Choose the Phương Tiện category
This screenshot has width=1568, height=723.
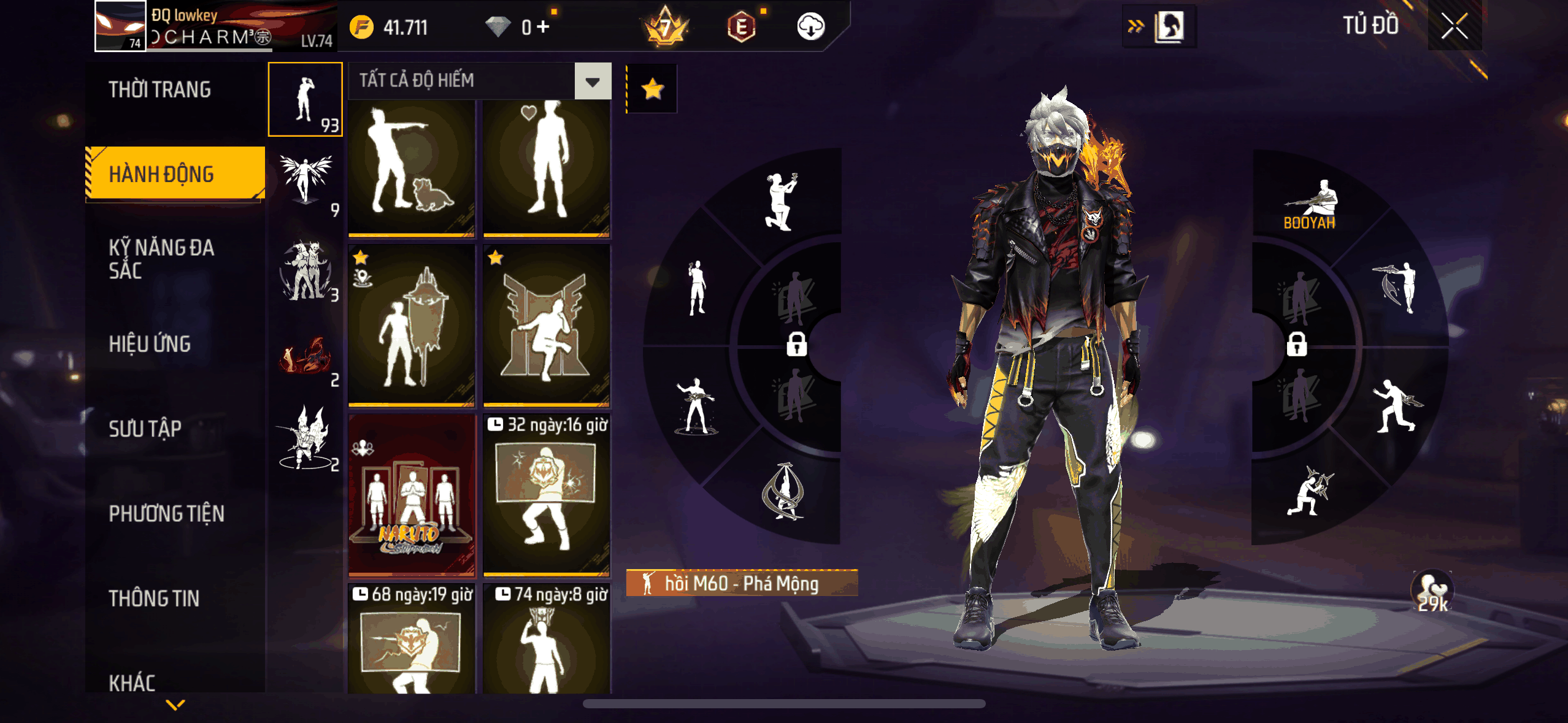tap(166, 513)
